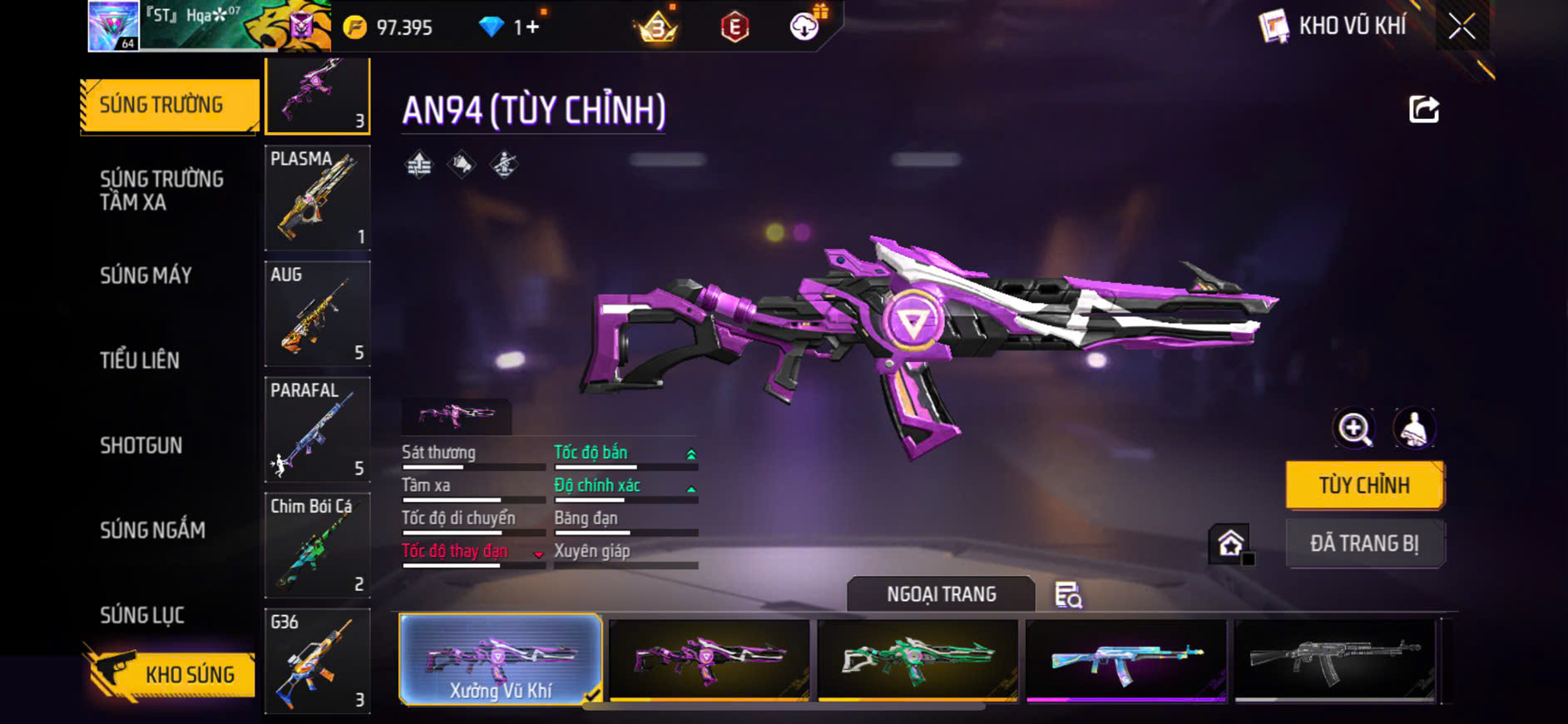Select the SÚNG MÁY category
This screenshot has width=1568, height=724.
point(146,275)
